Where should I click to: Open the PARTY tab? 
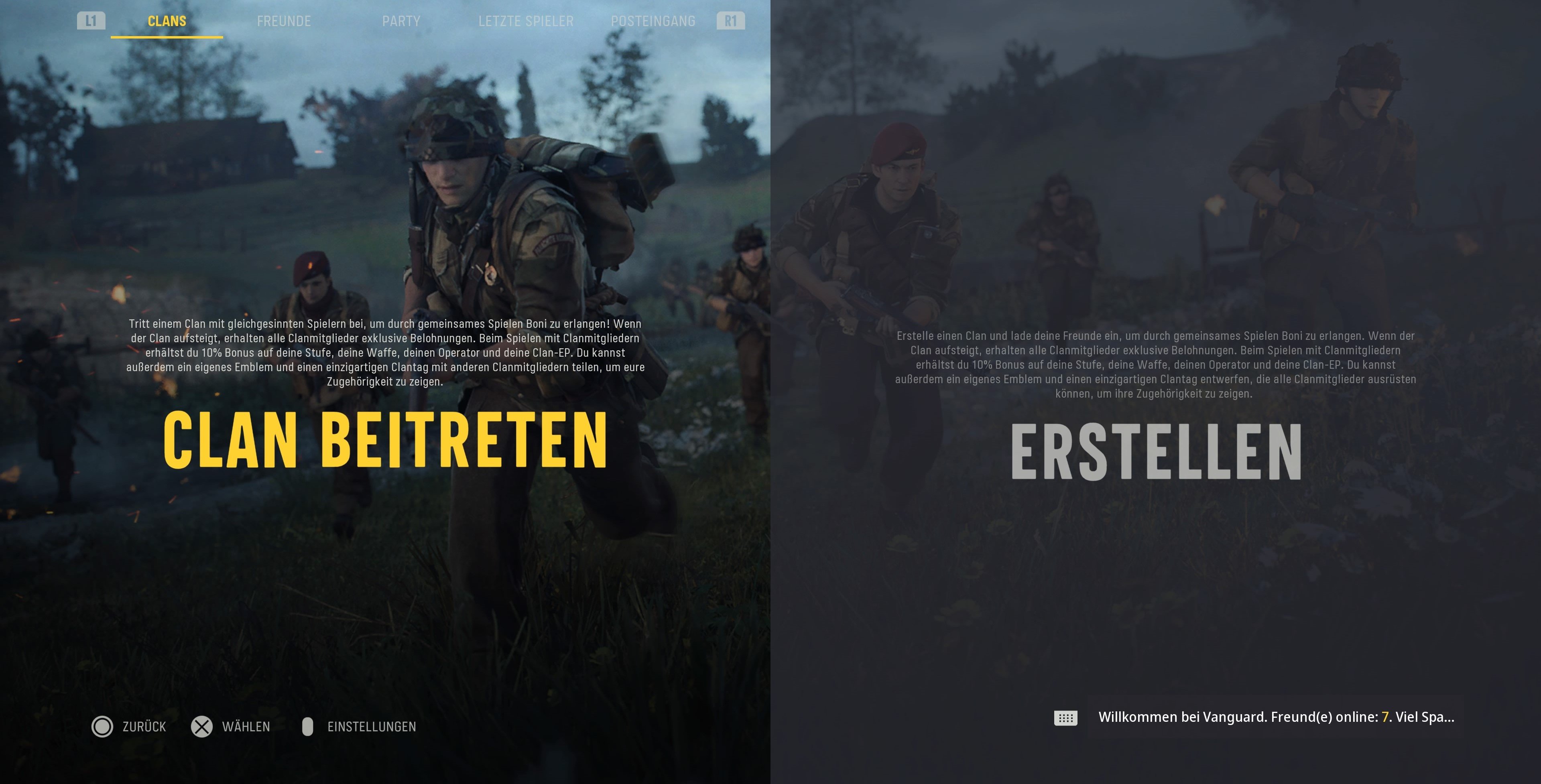point(401,20)
